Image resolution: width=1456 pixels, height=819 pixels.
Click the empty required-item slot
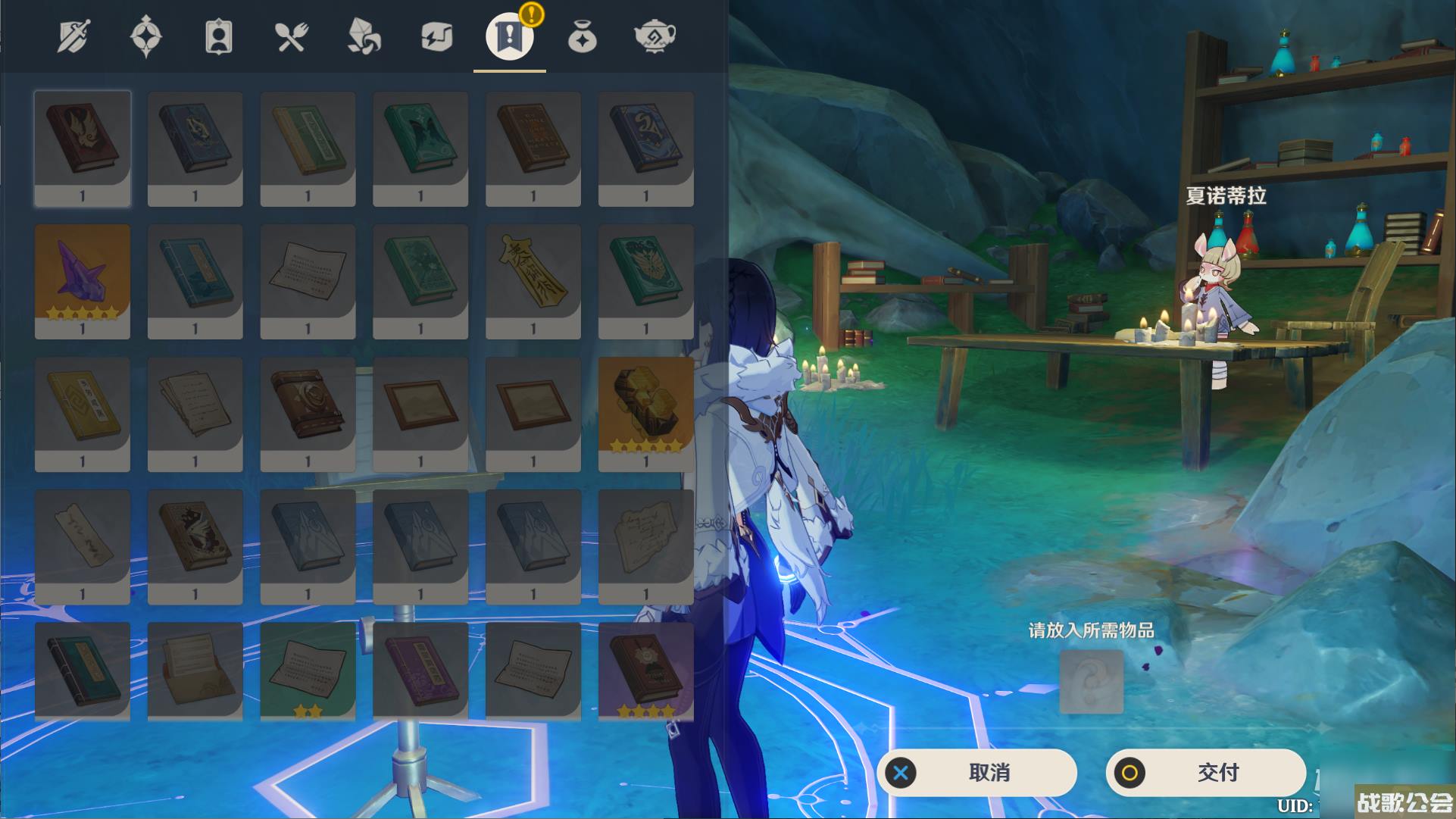tap(1091, 681)
